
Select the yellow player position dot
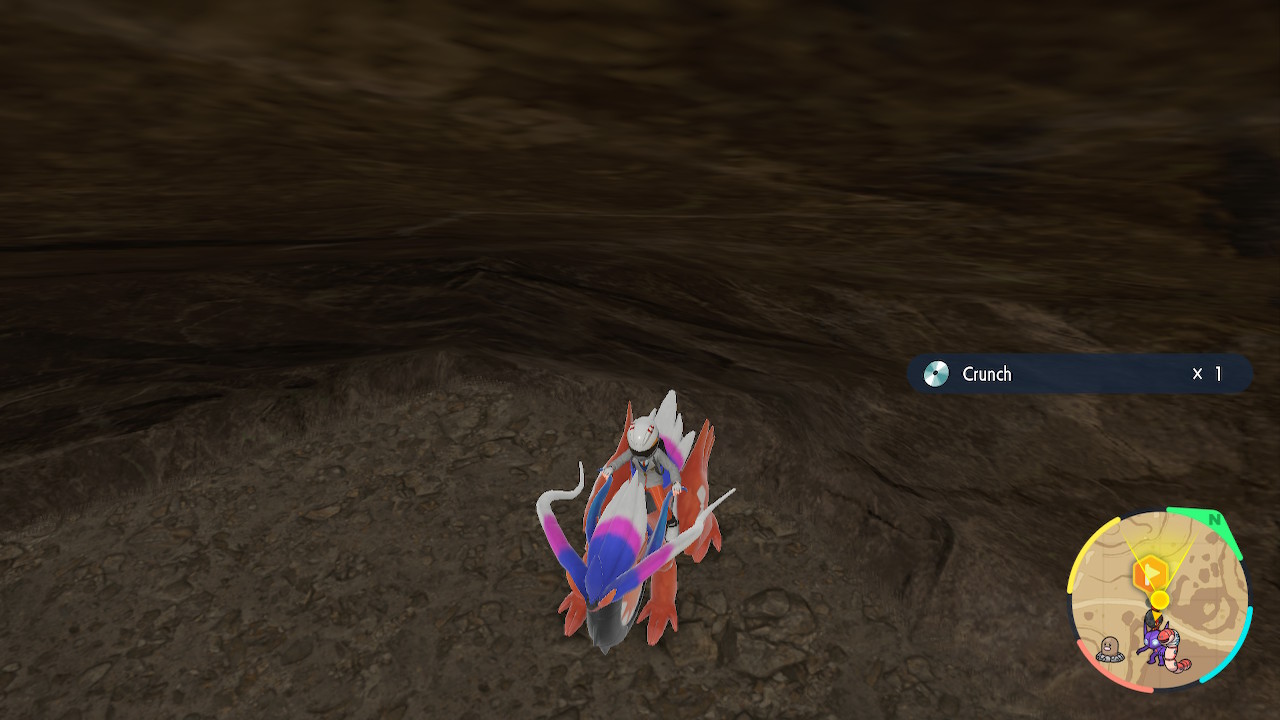(x=1160, y=599)
